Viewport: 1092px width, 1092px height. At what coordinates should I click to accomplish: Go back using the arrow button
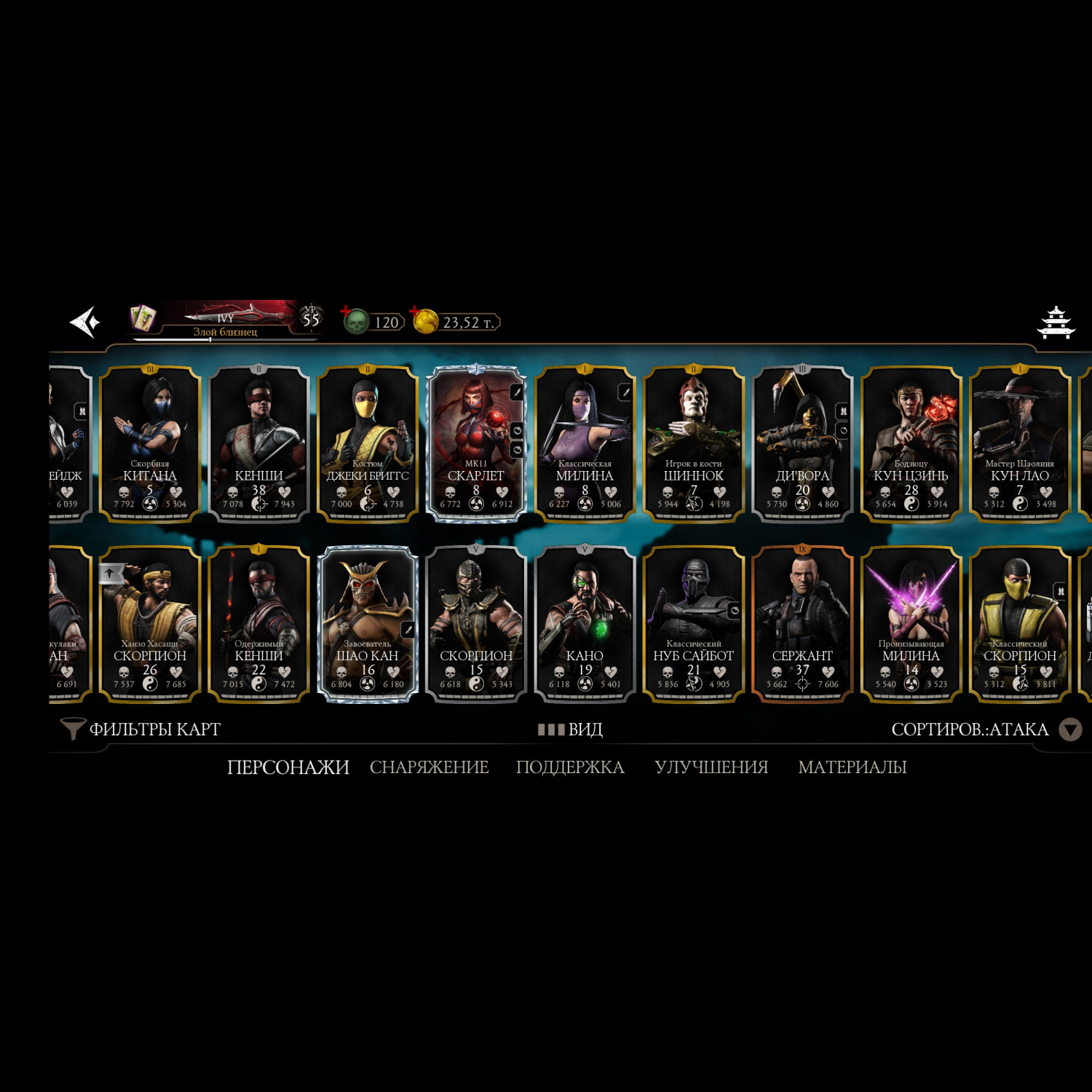pos(84,322)
